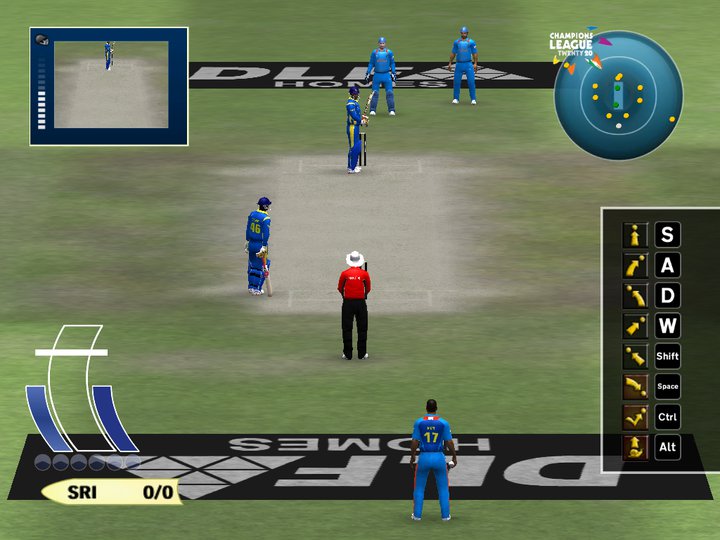Select the arrow curving up-left icon

[x=636, y=296]
